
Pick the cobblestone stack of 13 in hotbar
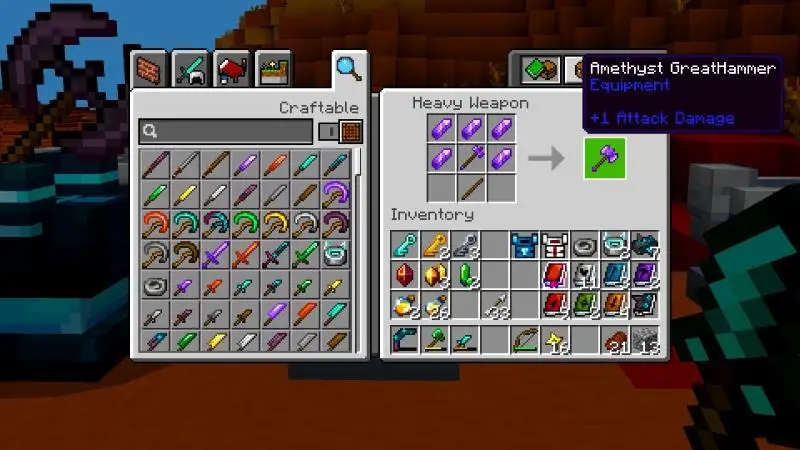pos(646,340)
